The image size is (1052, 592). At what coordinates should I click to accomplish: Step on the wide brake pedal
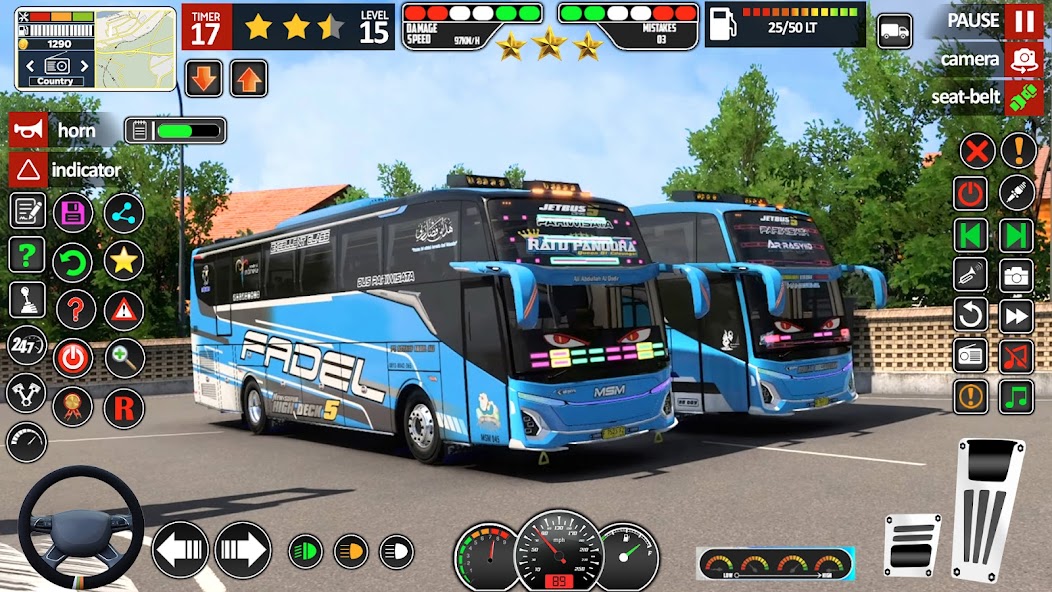(912, 544)
